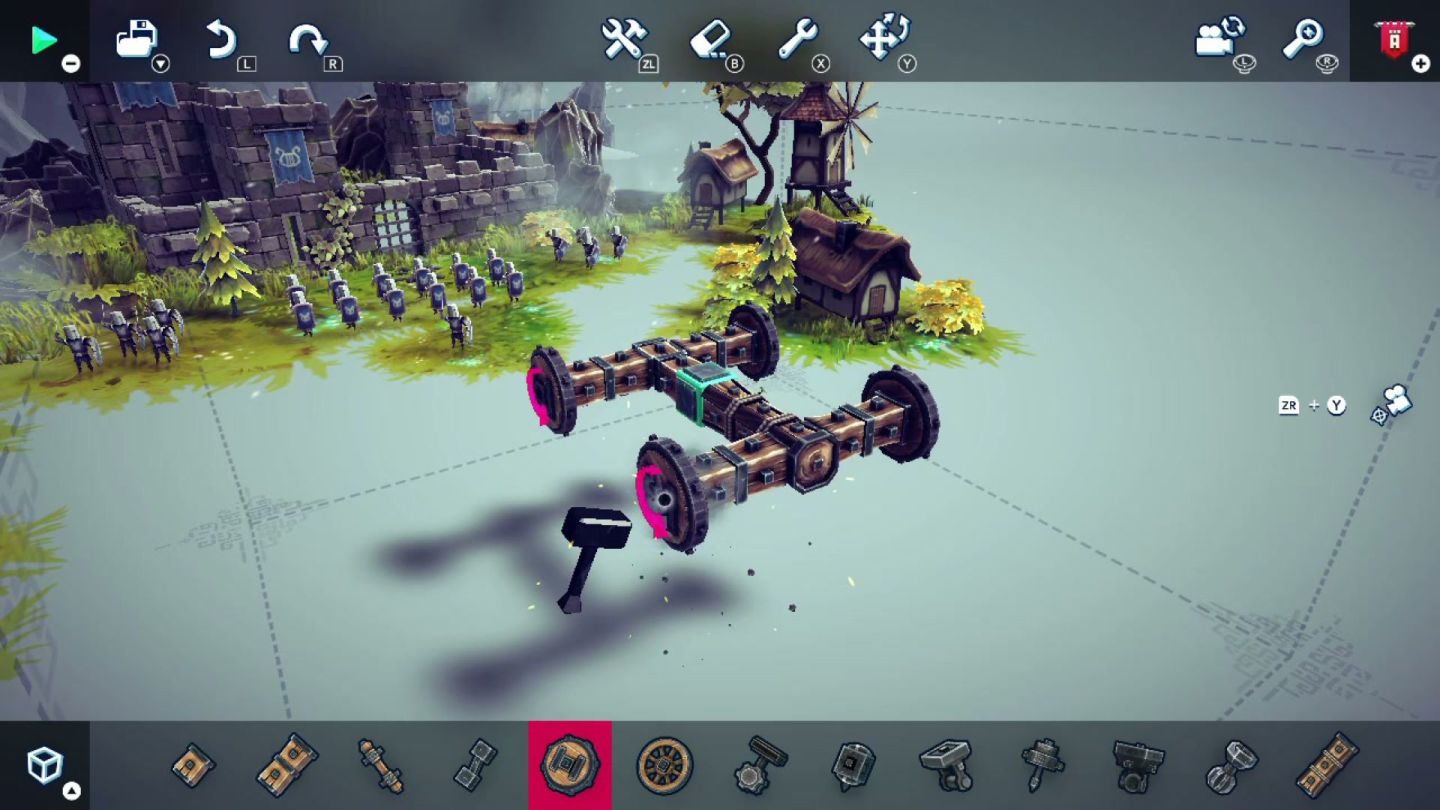The width and height of the screenshot is (1440, 810).
Task: Open the building tools icon
Action: click(x=622, y=40)
